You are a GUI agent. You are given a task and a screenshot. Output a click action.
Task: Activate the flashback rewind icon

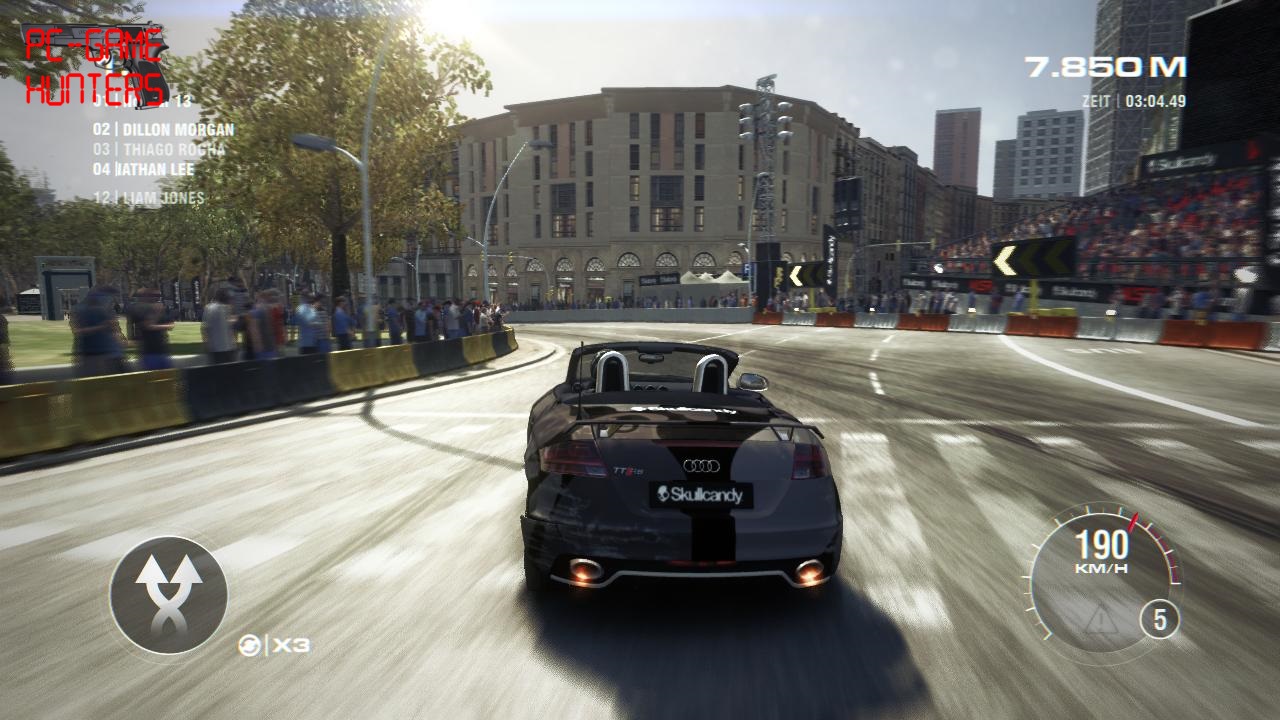click(x=249, y=646)
